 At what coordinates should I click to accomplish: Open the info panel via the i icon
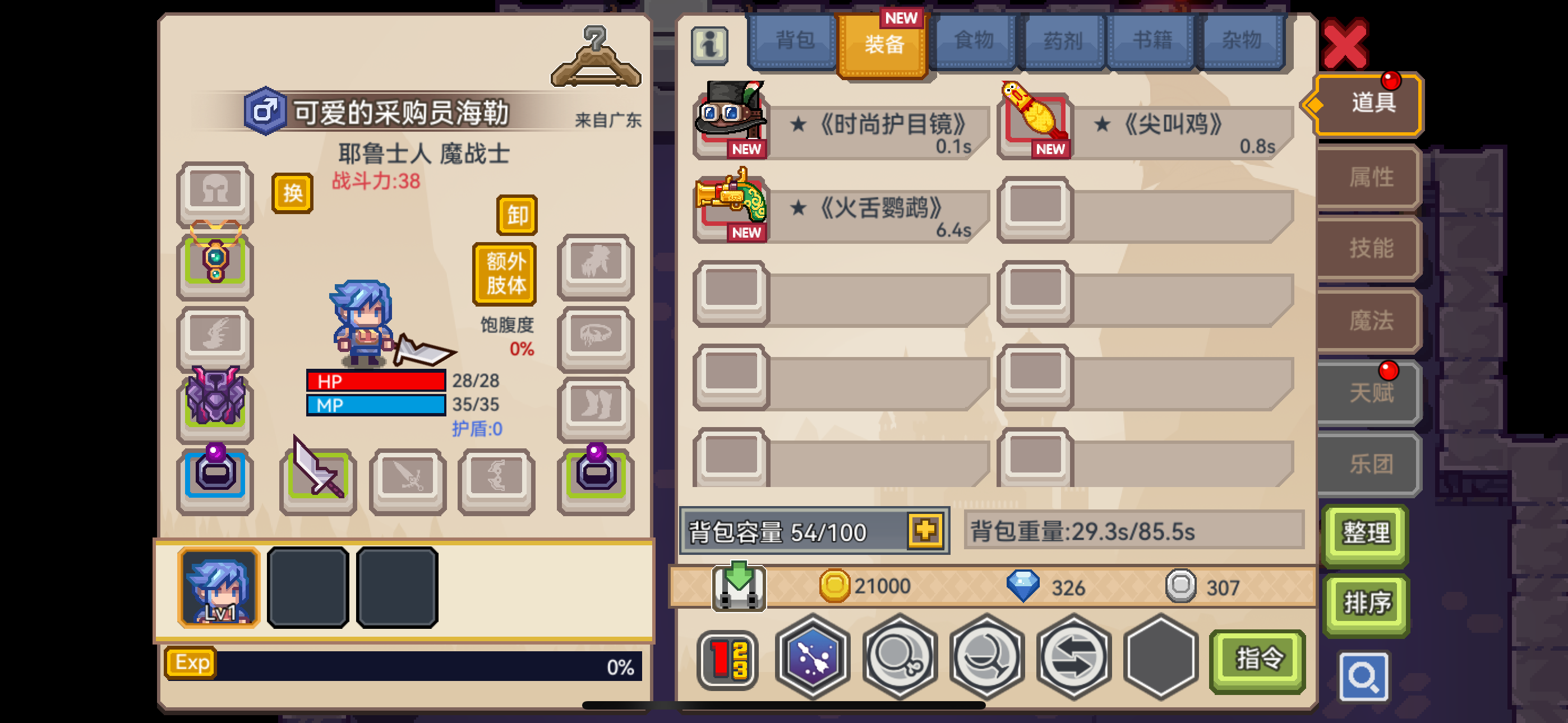[x=711, y=45]
